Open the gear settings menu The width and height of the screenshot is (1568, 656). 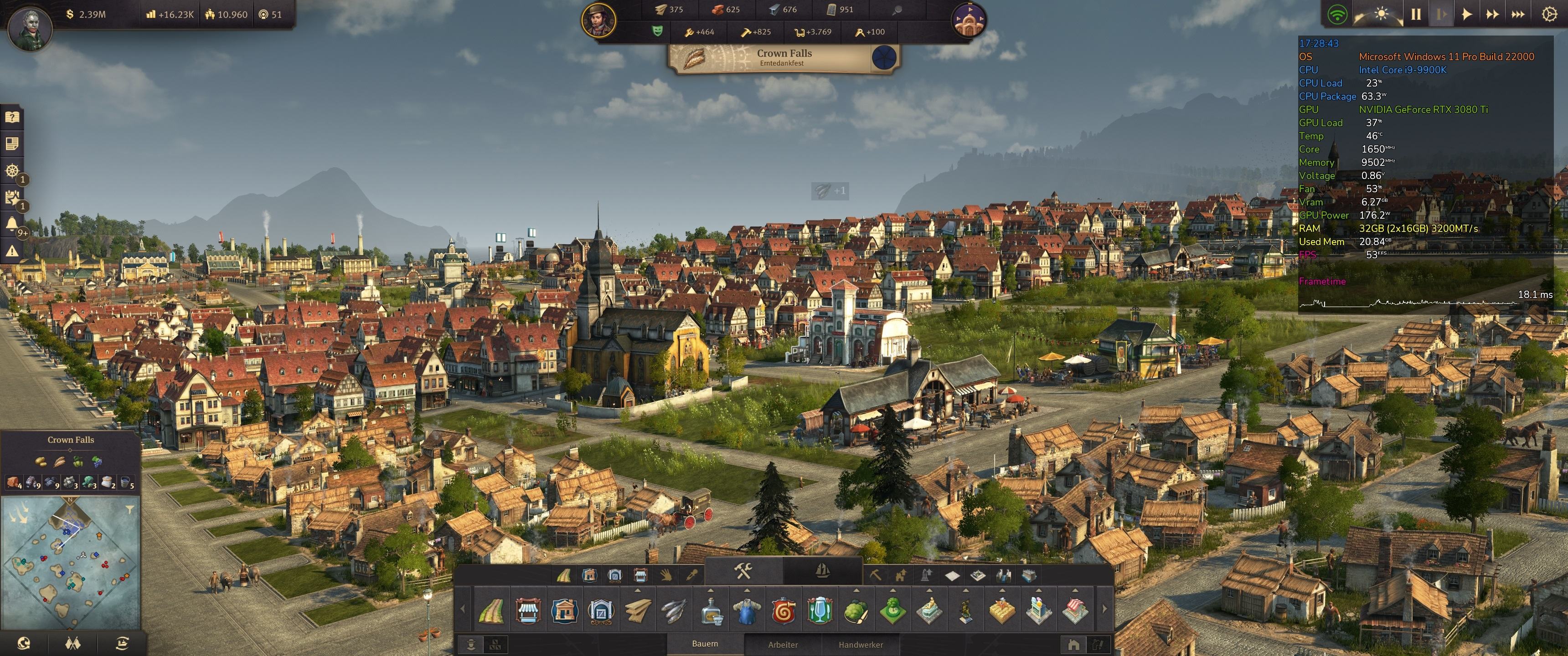(1549, 14)
